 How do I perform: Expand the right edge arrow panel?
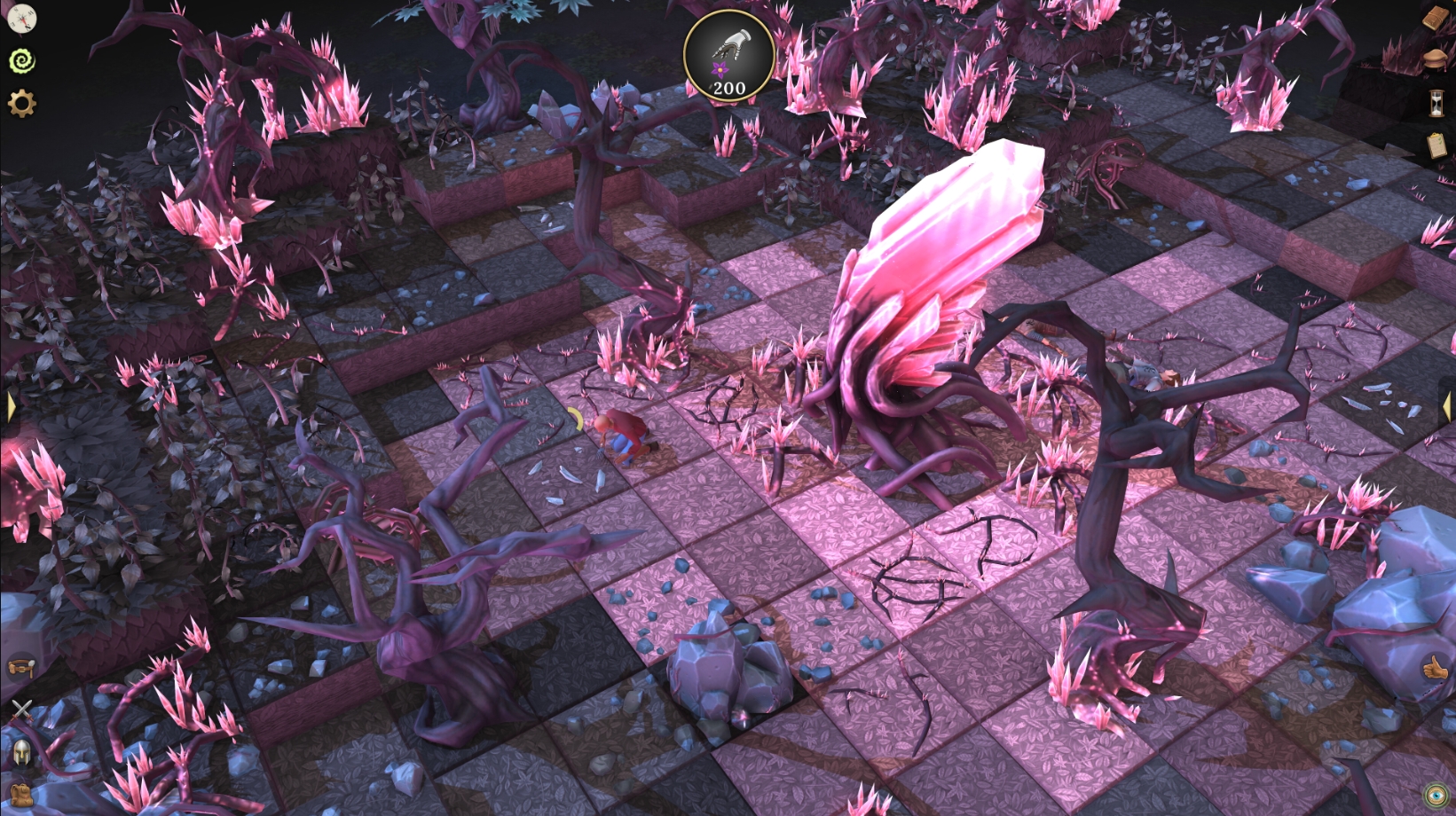tap(1447, 406)
